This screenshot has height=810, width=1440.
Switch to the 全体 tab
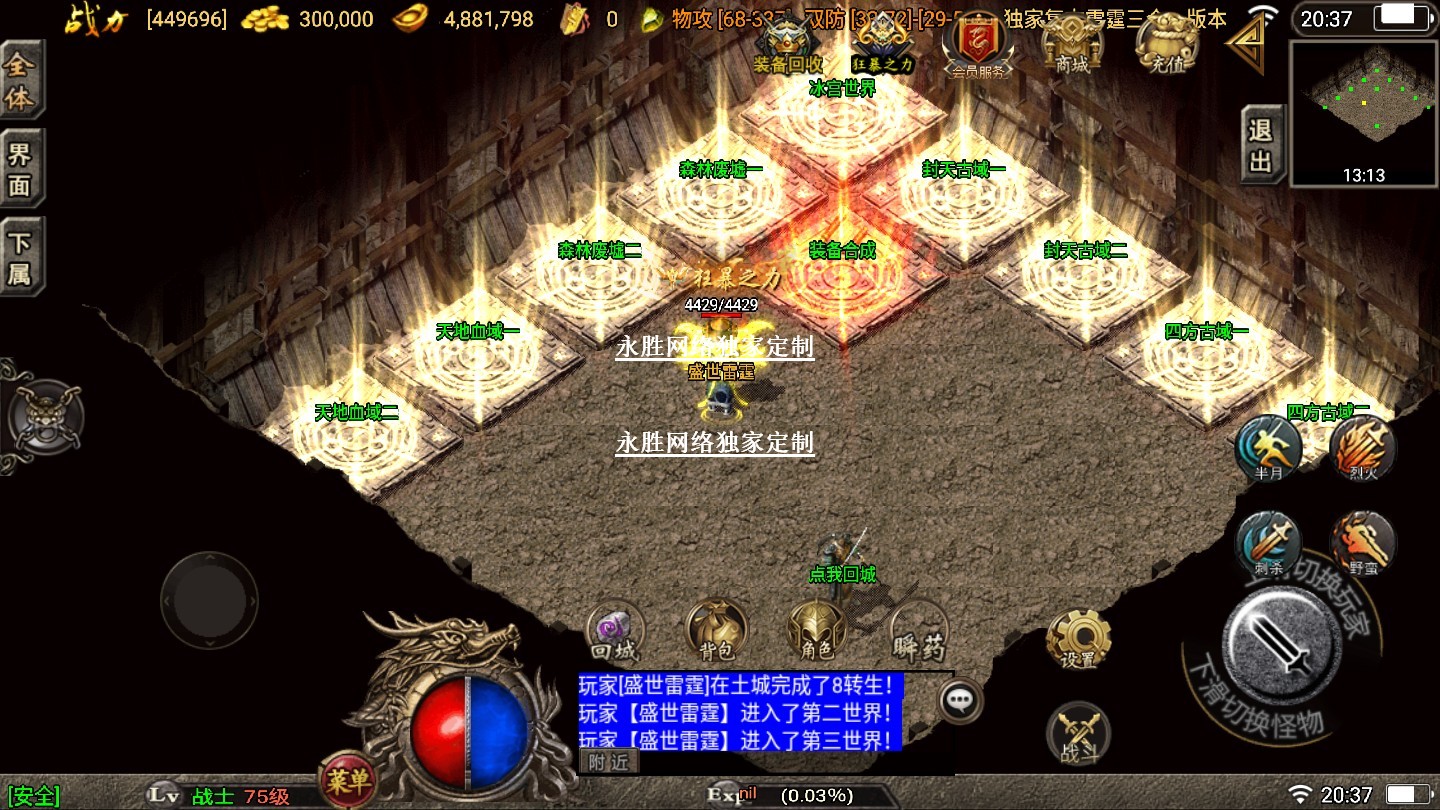21,81
